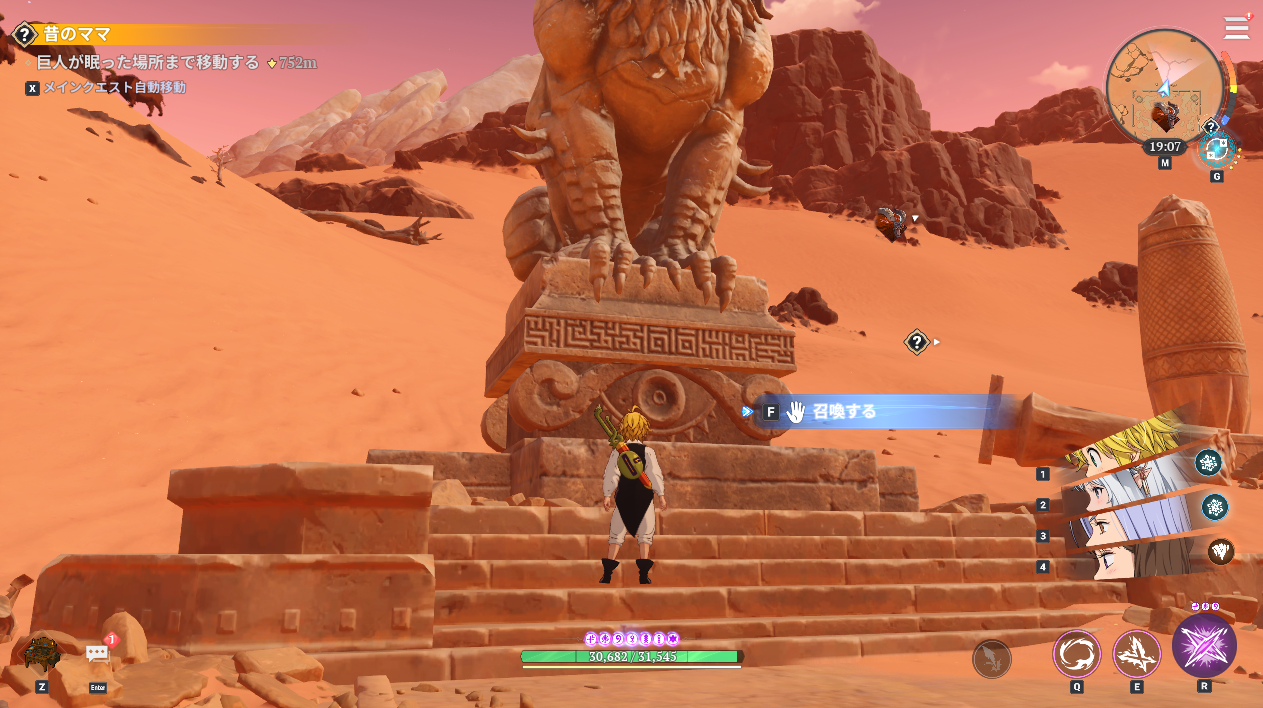Viewport: 1263px width, 708px height.
Task: Unleash the purple crossed-blades ultimate skill
Action: tap(1204, 645)
